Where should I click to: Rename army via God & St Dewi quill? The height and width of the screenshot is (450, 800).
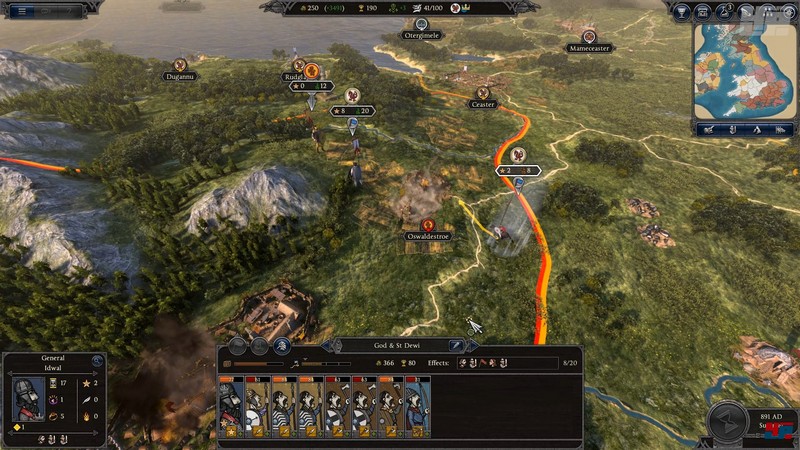click(455, 346)
